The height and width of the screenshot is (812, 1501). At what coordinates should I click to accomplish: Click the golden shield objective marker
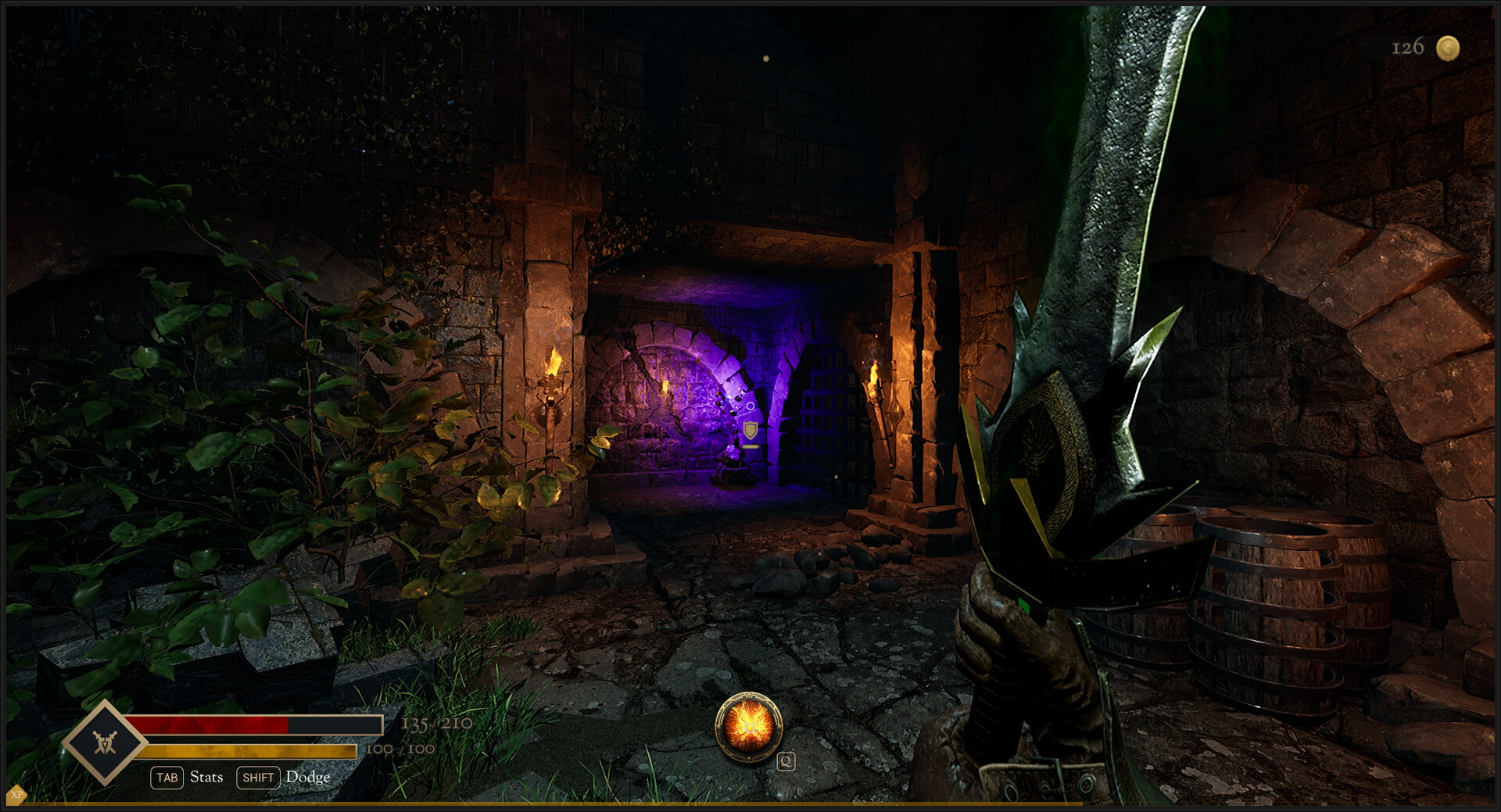click(x=750, y=430)
